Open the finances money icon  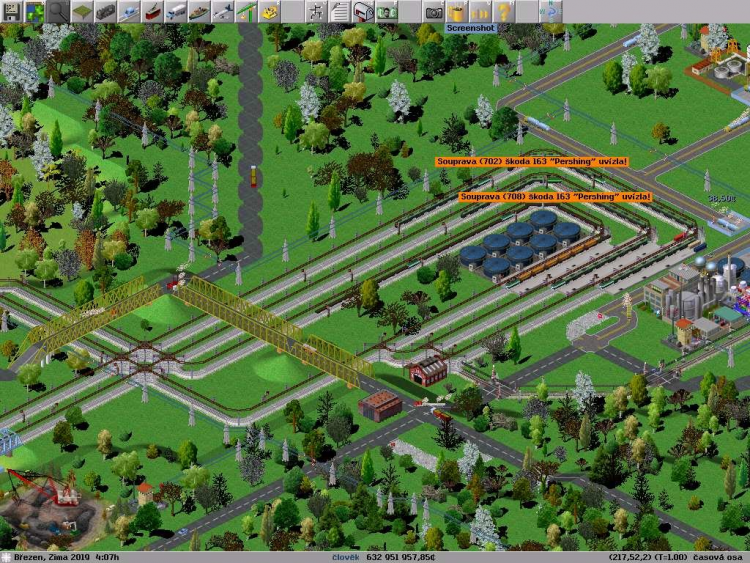[387, 11]
